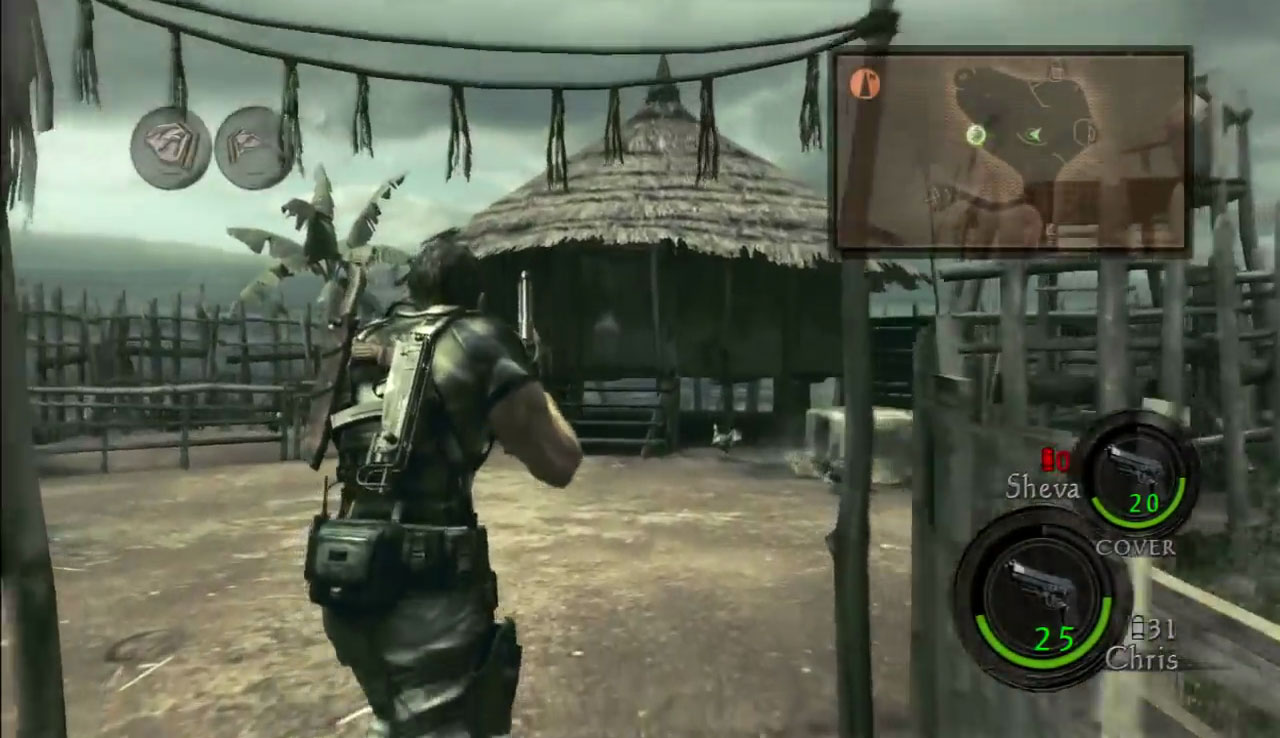The height and width of the screenshot is (738, 1280).
Task: Open the minimap in the corner
Action: 1011,151
